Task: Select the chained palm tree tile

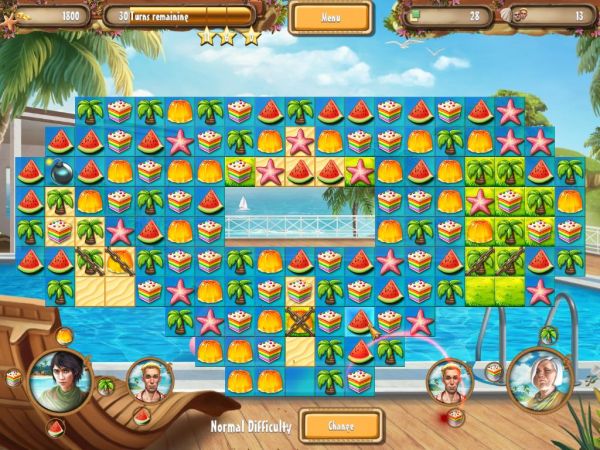Action: tap(91, 262)
